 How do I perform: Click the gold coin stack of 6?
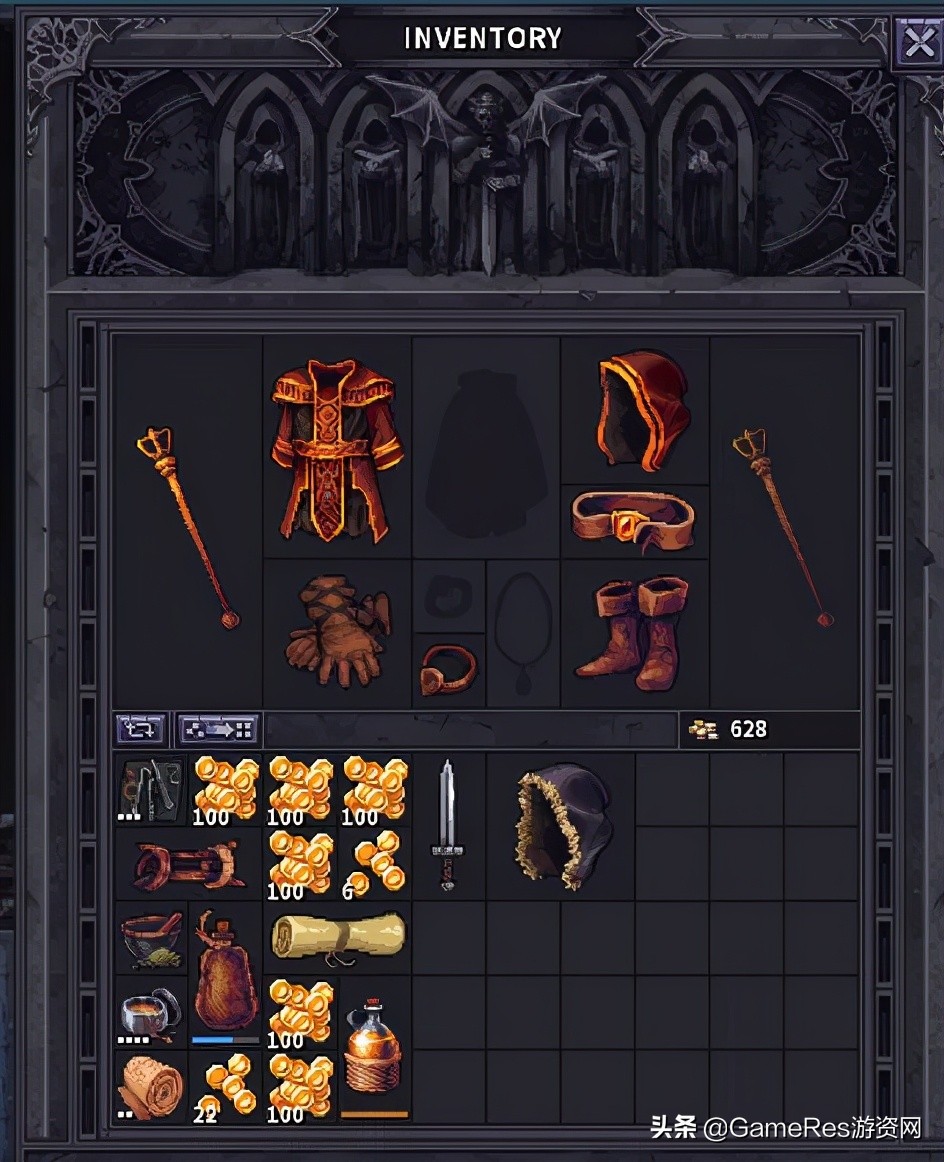pyautogui.click(x=375, y=863)
